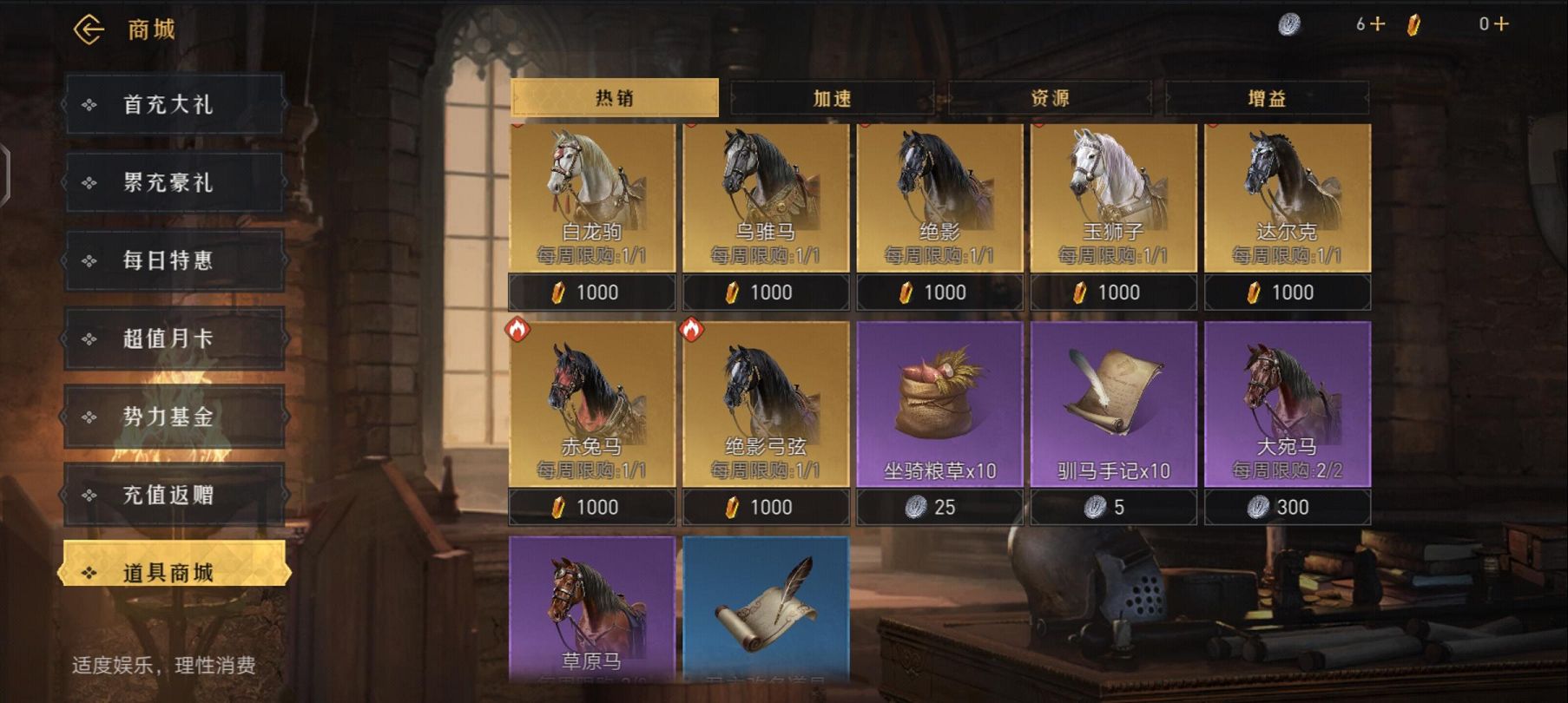Open the 增益 tab
Viewport: 1568px width, 703px height.
click(x=1267, y=98)
